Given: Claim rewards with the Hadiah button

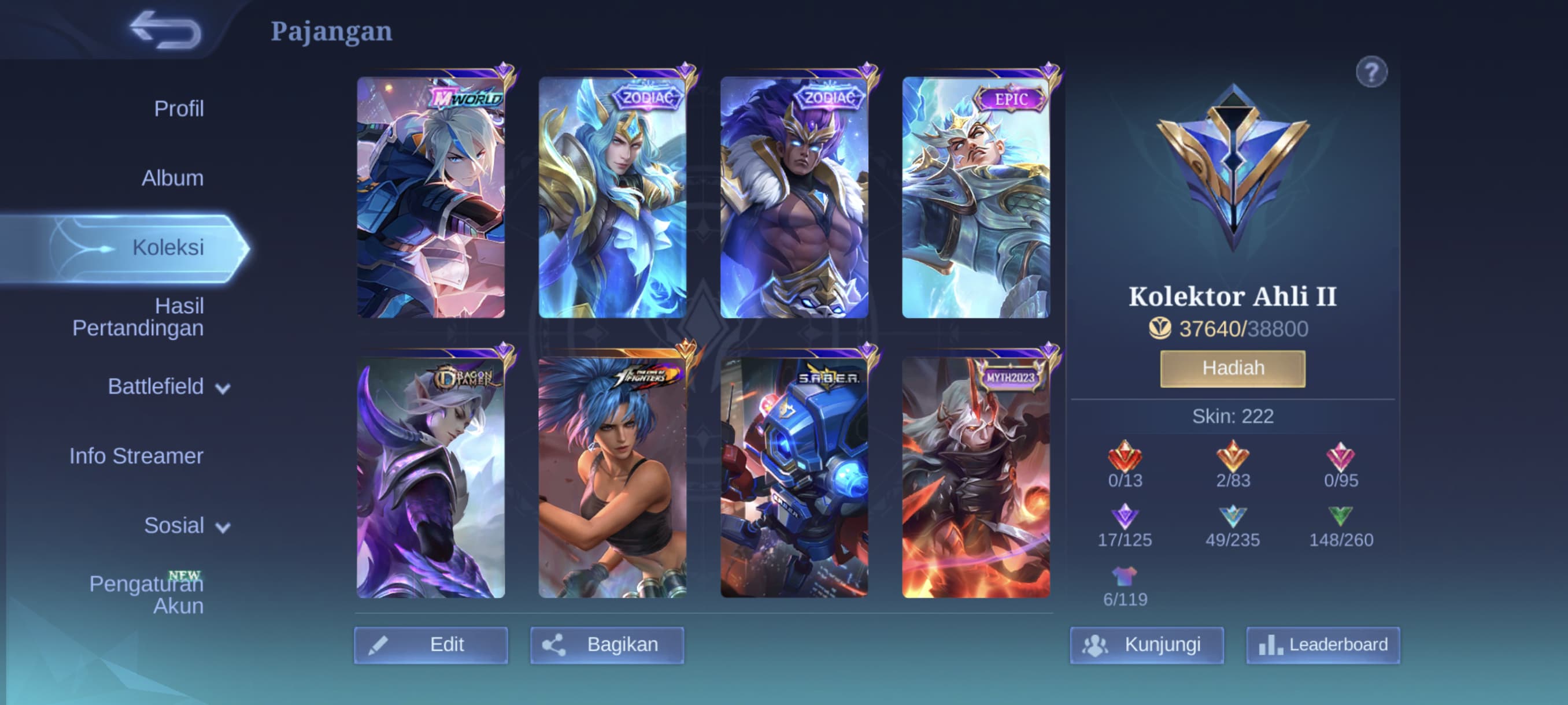Looking at the screenshot, I should (x=1233, y=368).
